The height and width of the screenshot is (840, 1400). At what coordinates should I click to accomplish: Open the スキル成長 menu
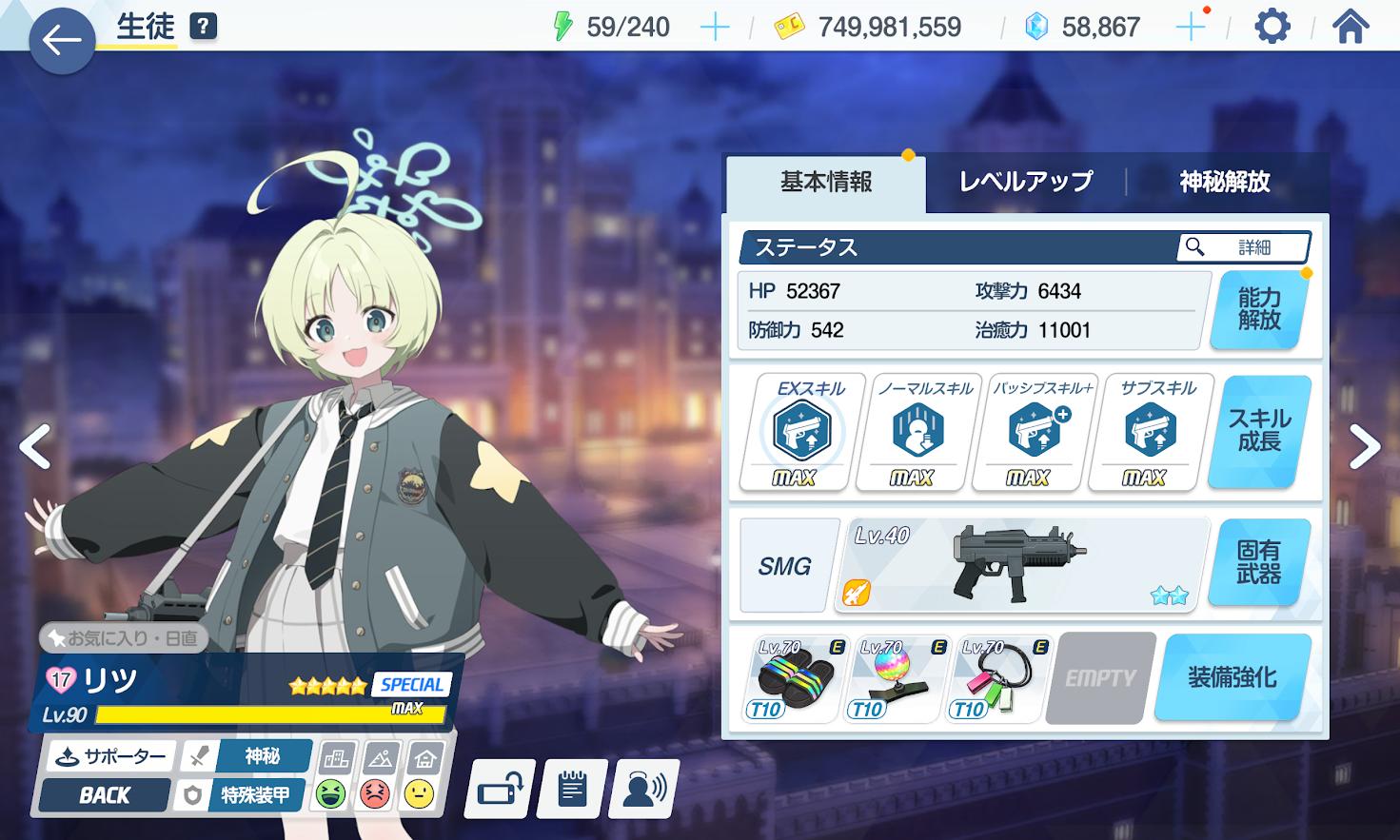(1258, 431)
